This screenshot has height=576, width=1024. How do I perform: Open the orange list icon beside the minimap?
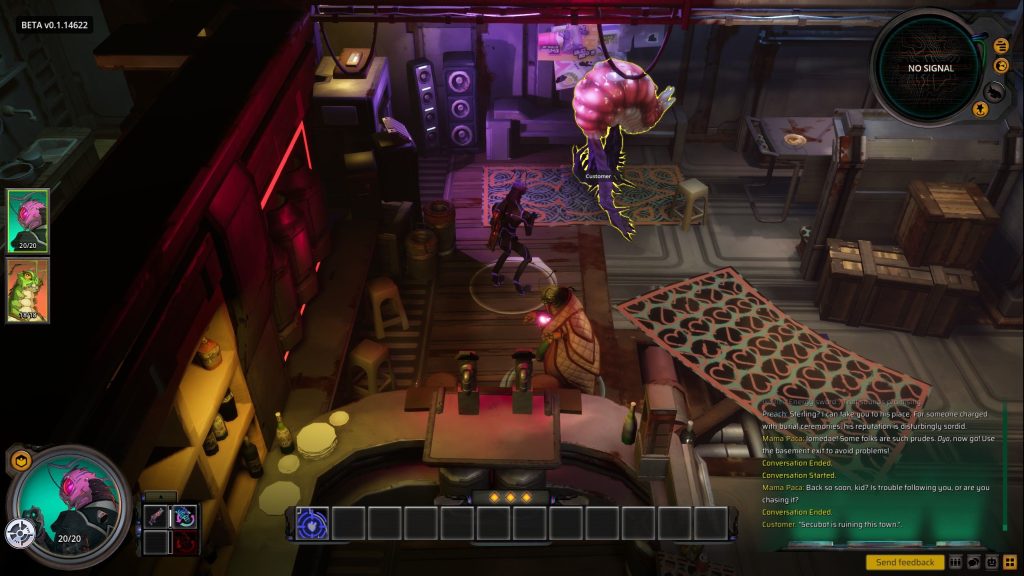tap(1001, 45)
